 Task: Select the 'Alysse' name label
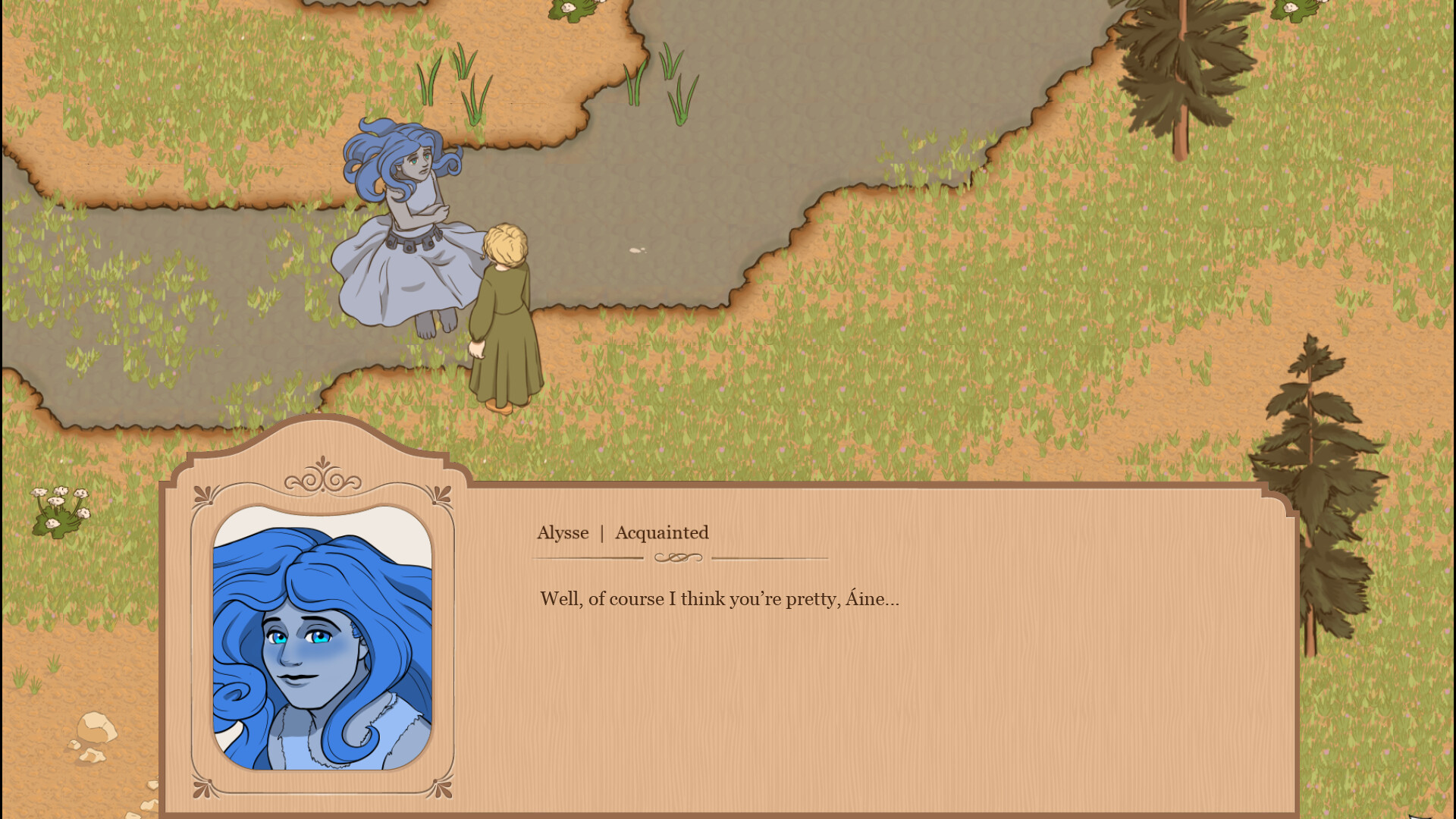(x=563, y=533)
